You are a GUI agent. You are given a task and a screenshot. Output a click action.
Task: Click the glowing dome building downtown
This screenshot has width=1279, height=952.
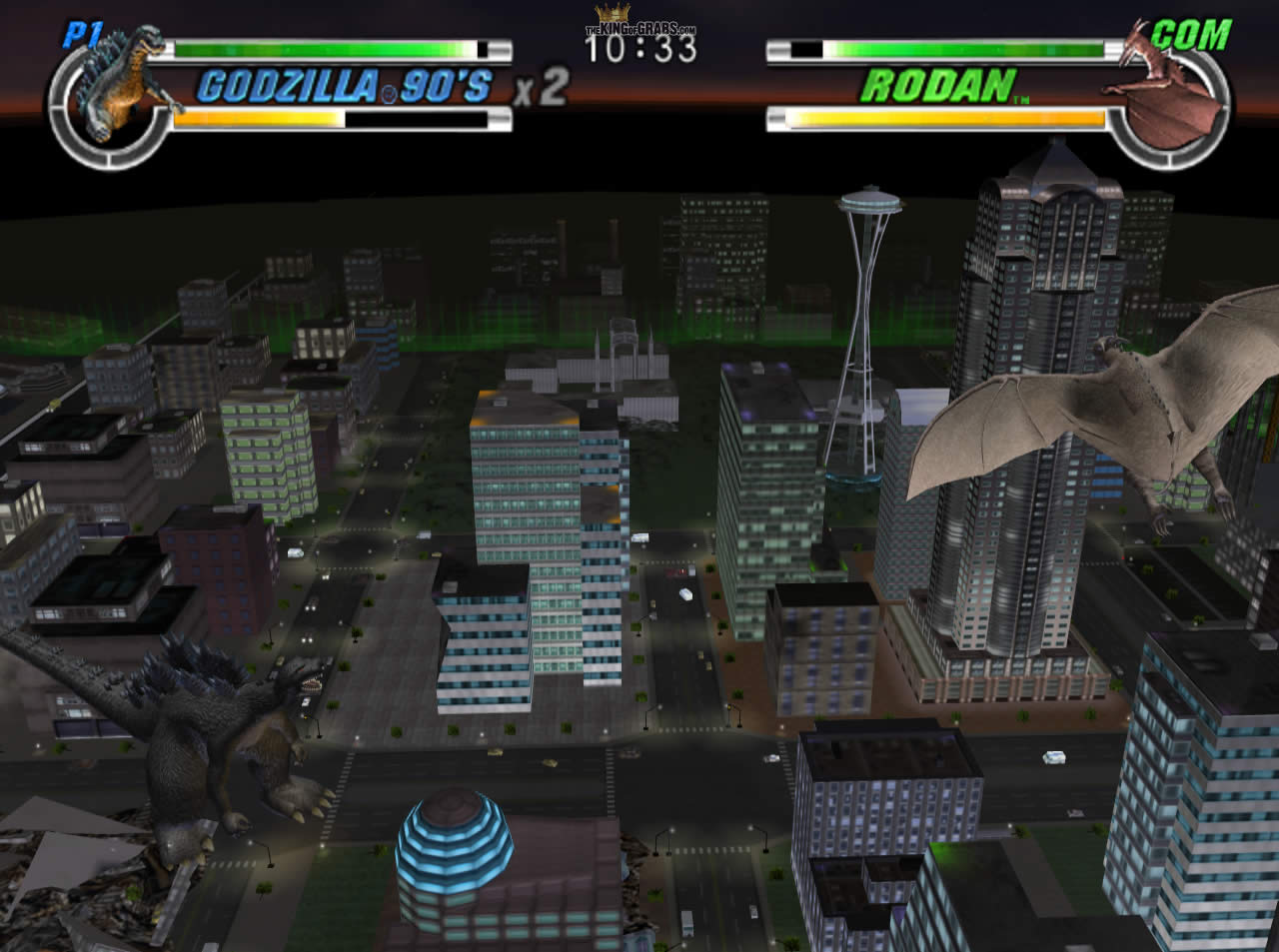point(452,854)
